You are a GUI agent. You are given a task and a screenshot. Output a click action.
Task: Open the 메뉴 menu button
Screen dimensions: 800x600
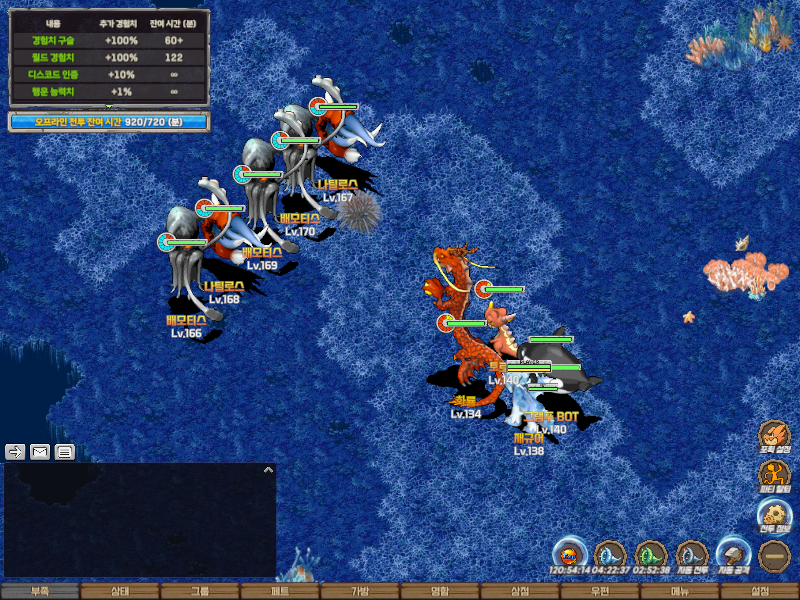680,591
